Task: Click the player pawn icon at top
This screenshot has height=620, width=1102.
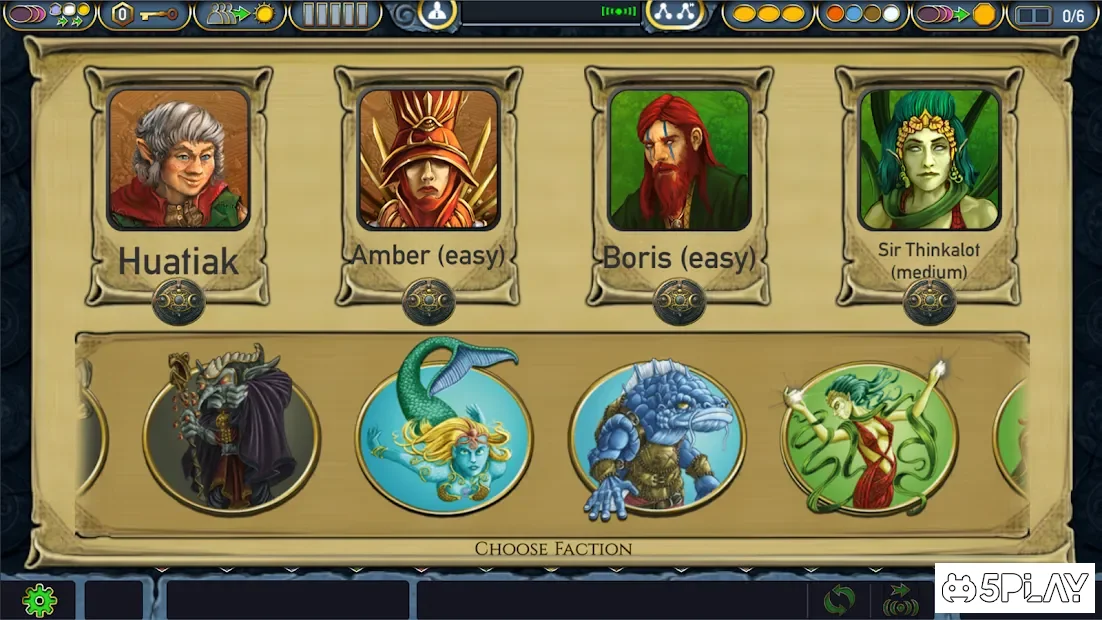Action: point(437,13)
